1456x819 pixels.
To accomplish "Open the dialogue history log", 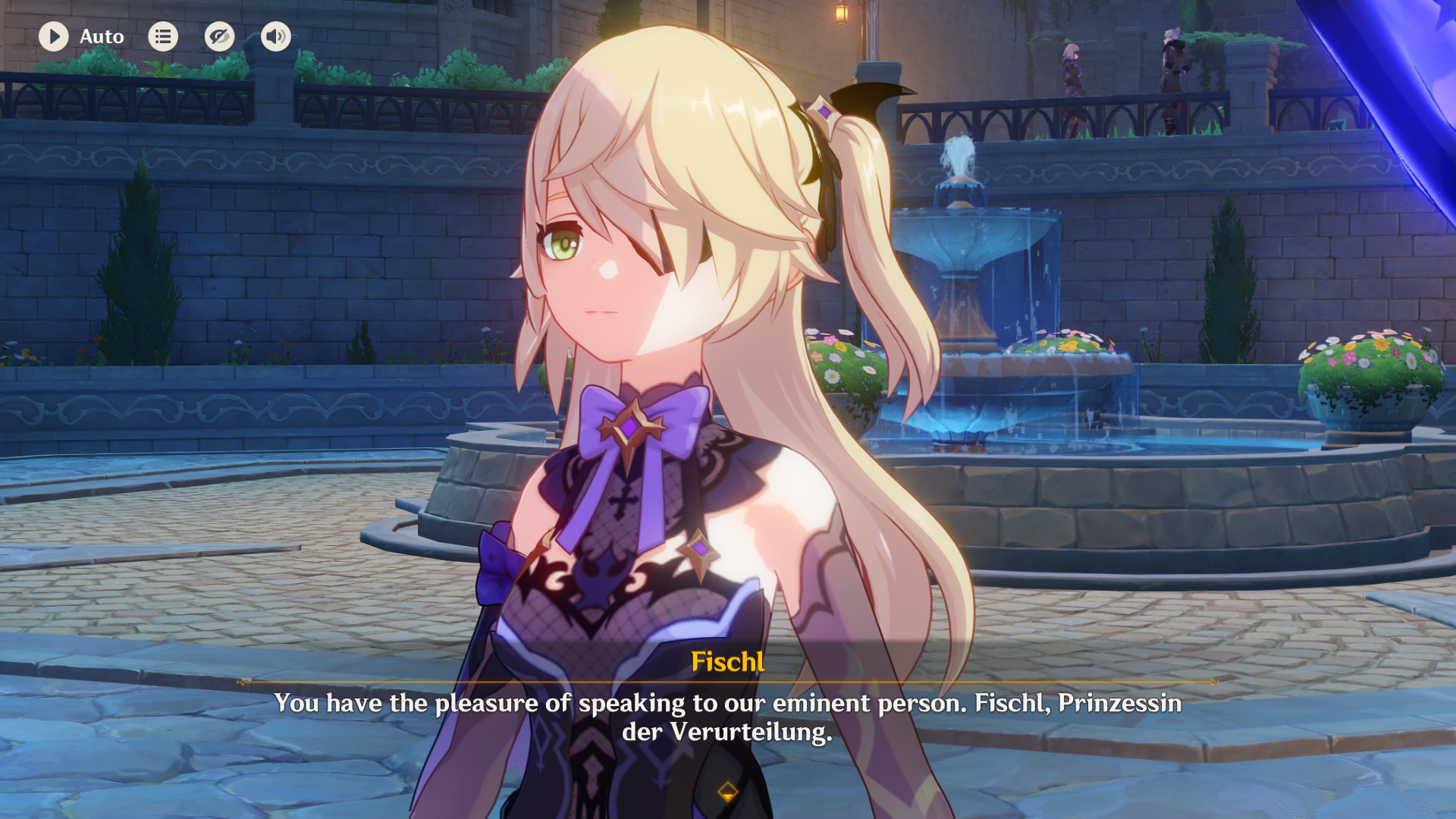I will pyautogui.click(x=163, y=36).
